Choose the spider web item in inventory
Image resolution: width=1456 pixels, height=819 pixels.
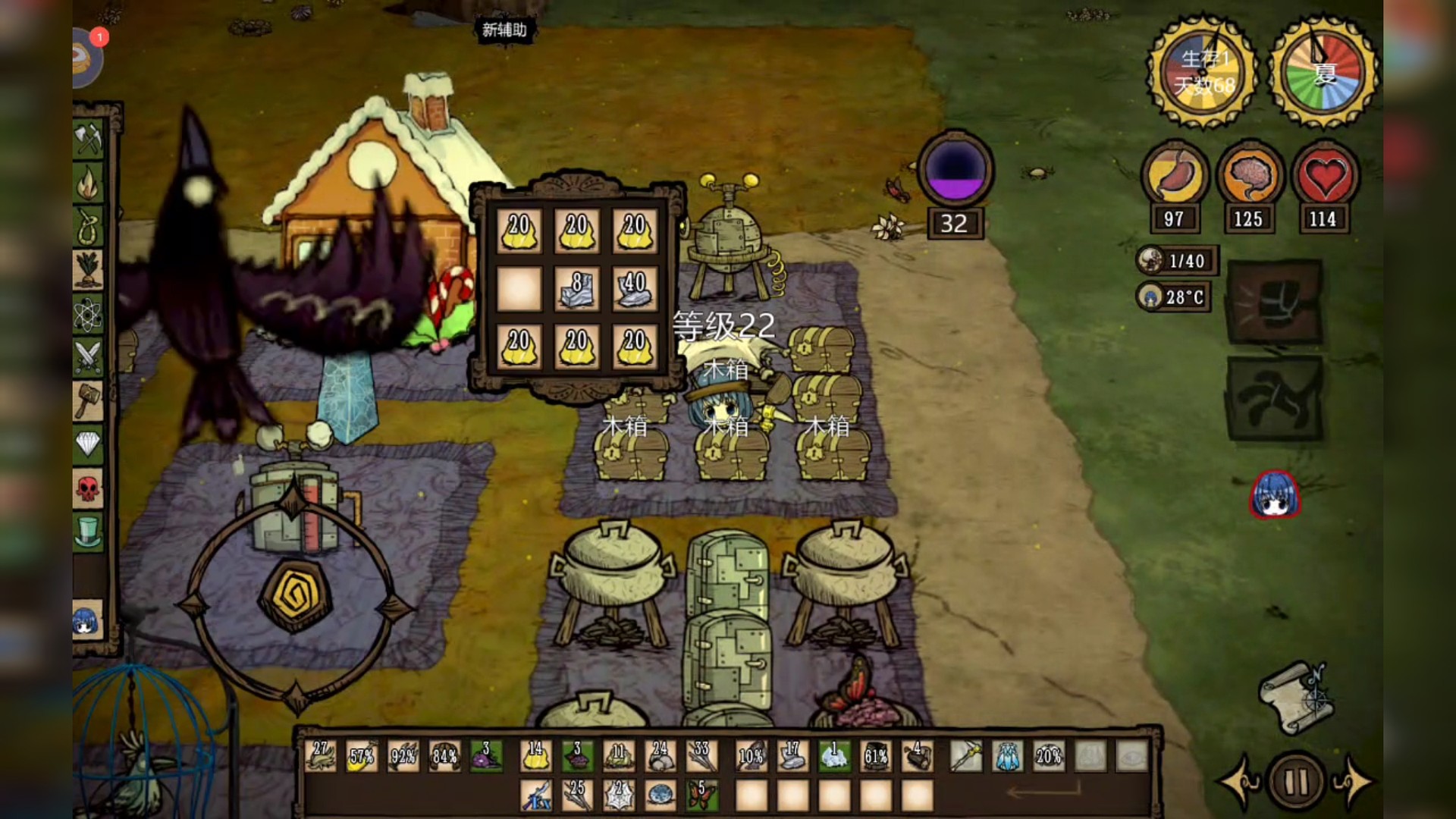[x=619, y=795]
